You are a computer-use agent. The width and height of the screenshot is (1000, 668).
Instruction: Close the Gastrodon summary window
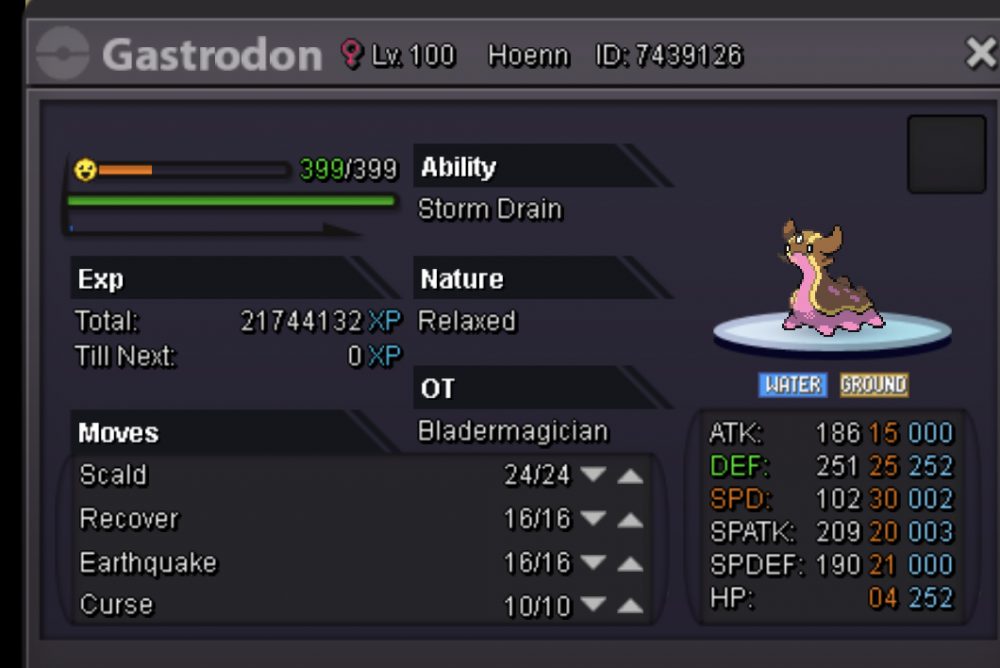click(981, 53)
